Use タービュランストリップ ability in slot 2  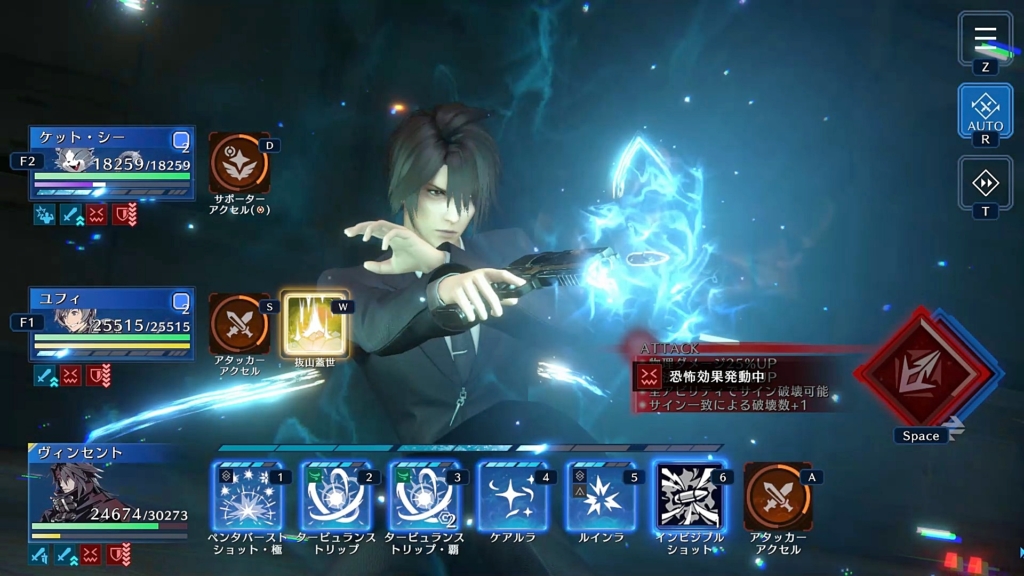coord(335,496)
